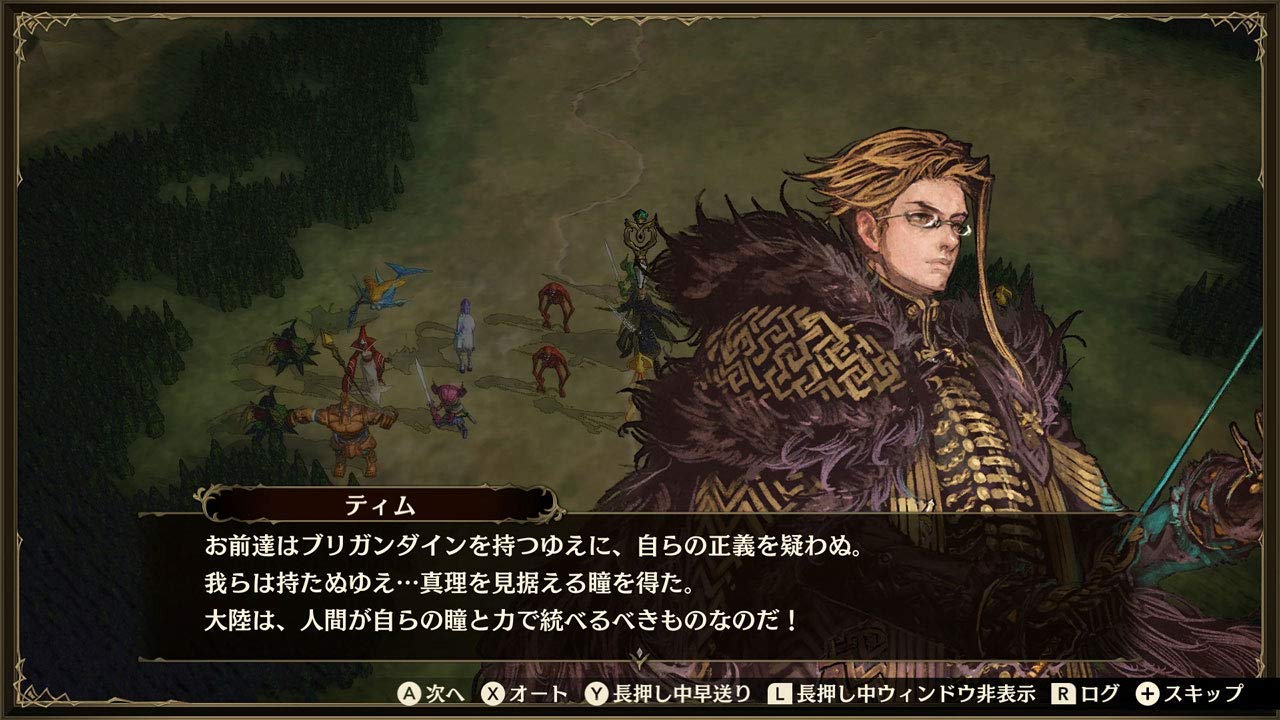Open the ログ message log

pyautogui.click(x=1096, y=692)
